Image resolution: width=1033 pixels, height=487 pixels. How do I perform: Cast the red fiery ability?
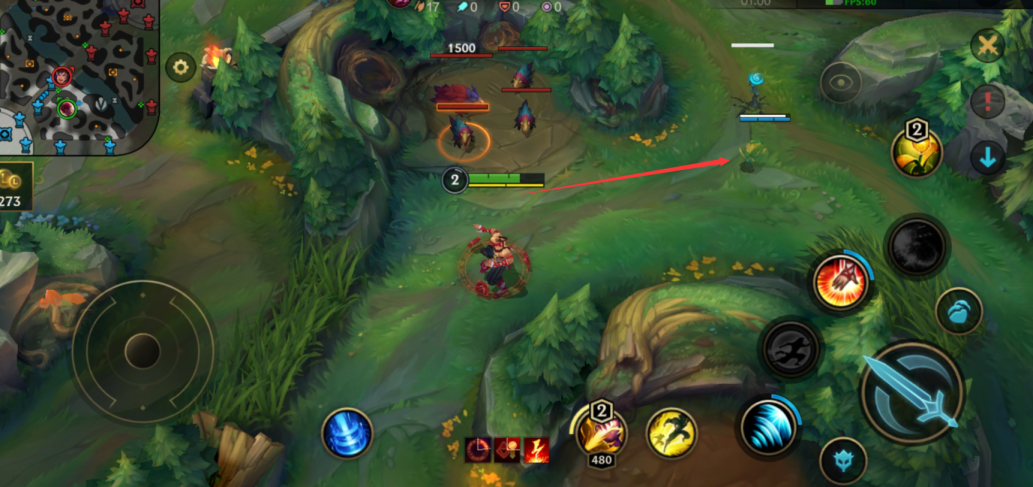(x=841, y=281)
